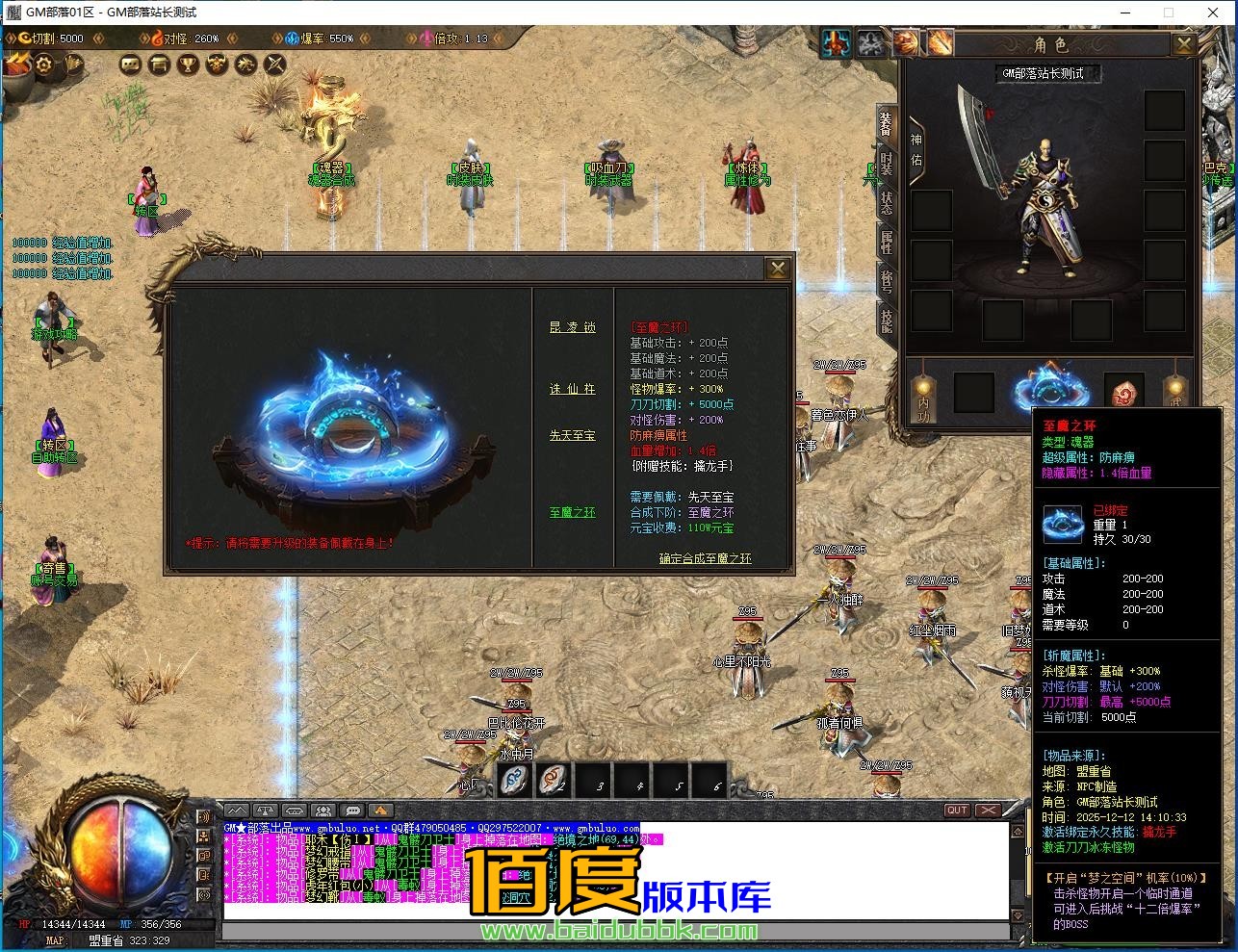Close the game window
The height and width of the screenshot is (952, 1238).
(x=1213, y=13)
